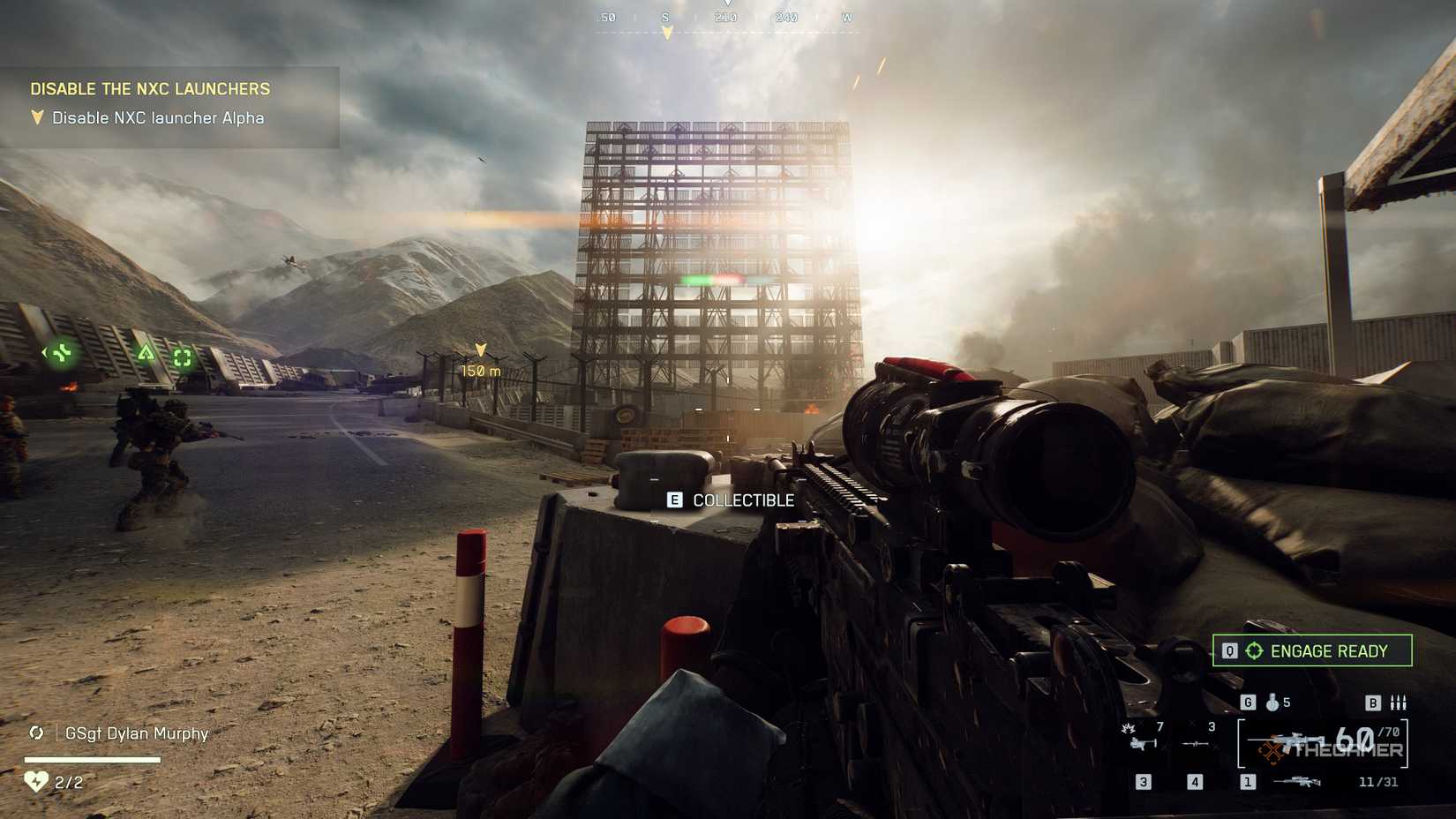Image resolution: width=1456 pixels, height=819 pixels.
Task: Click the heart icon next to 2/2
Action: coord(34,782)
